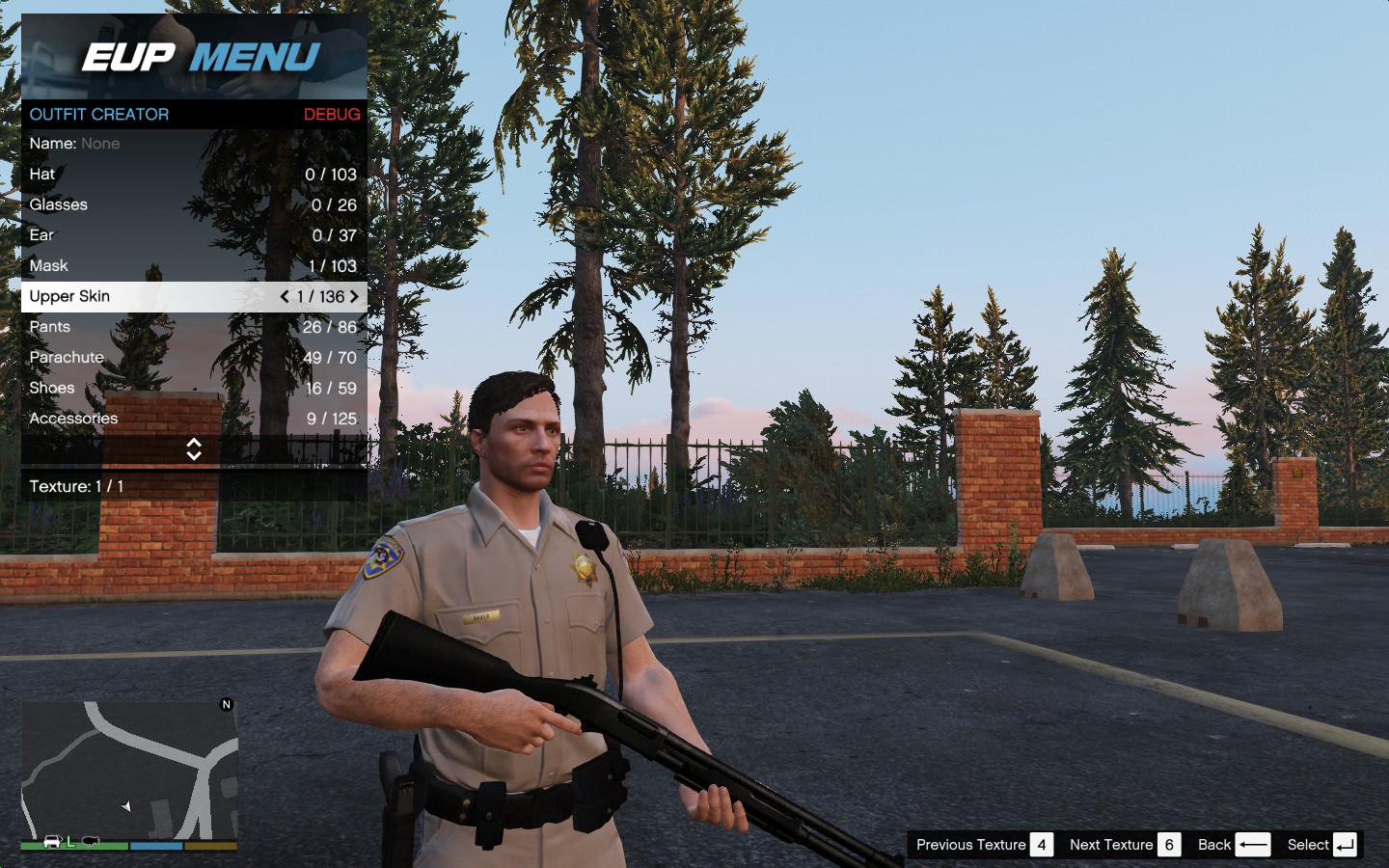Image resolution: width=1389 pixels, height=868 pixels.
Task: Choose the Hat menu entry
Action: click(193, 175)
